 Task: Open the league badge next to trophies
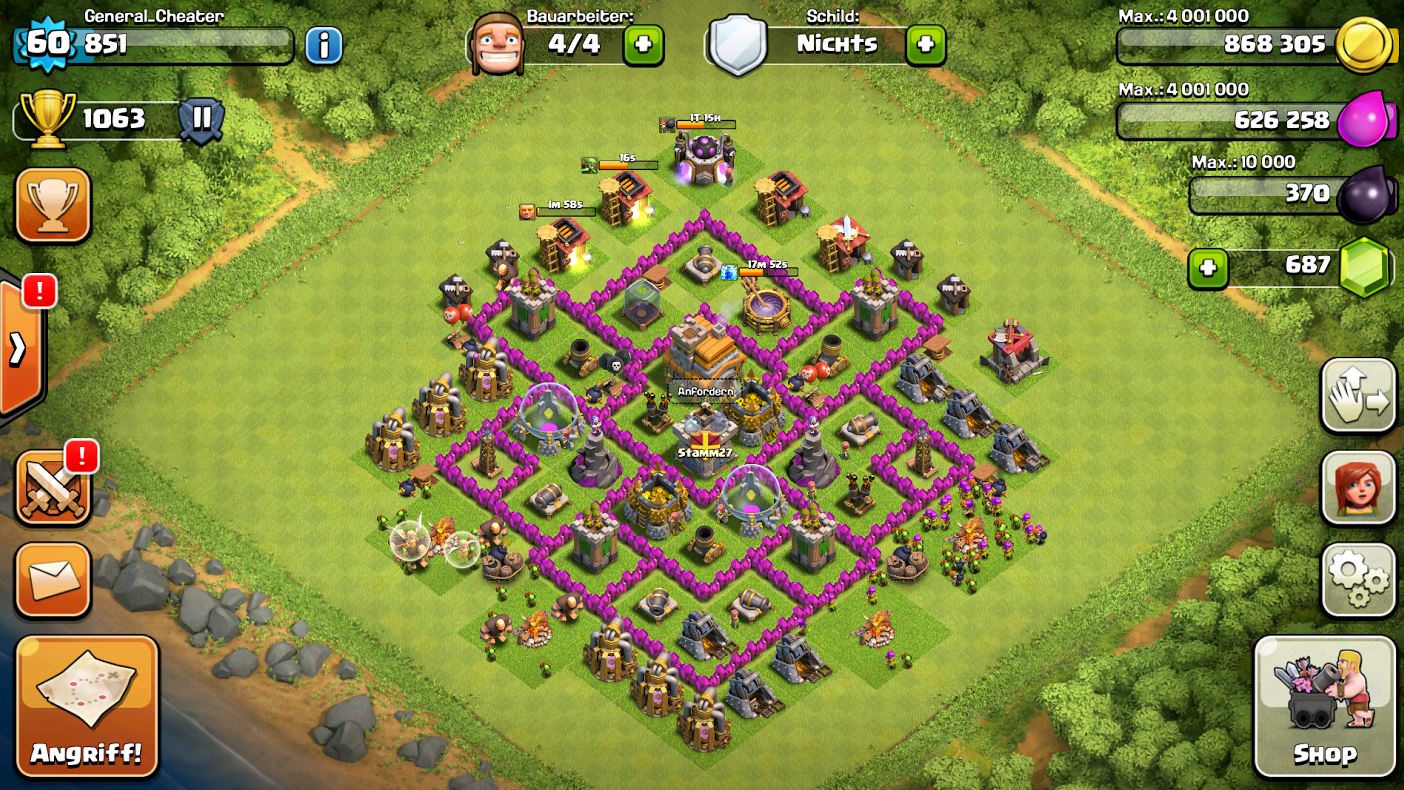click(x=201, y=119)
